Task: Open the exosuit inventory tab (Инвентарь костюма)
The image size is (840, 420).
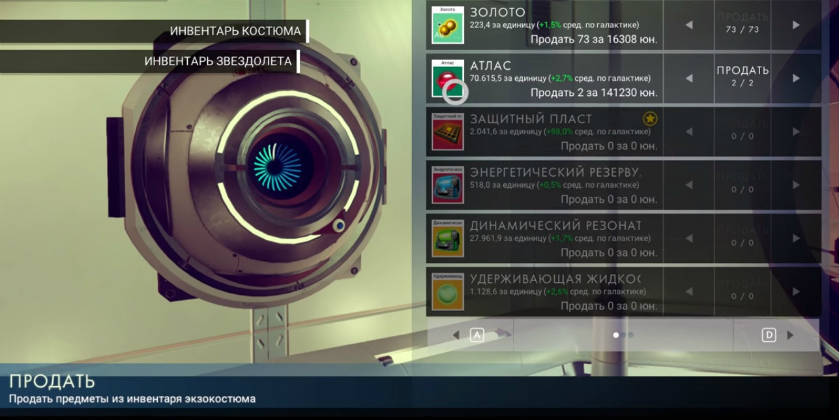Action: pos(235,31)
